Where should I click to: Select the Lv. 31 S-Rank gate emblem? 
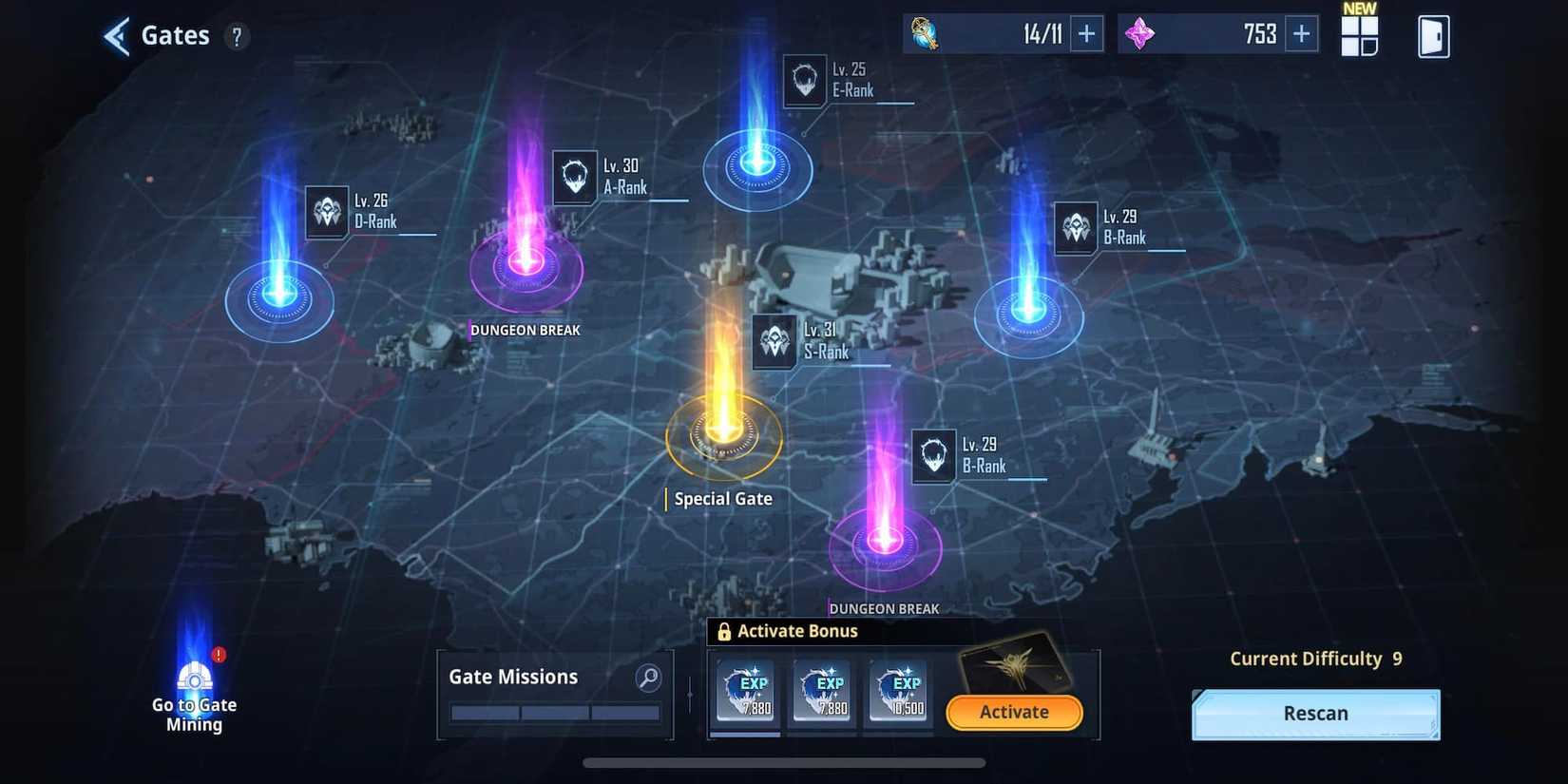tap(774, 342)
